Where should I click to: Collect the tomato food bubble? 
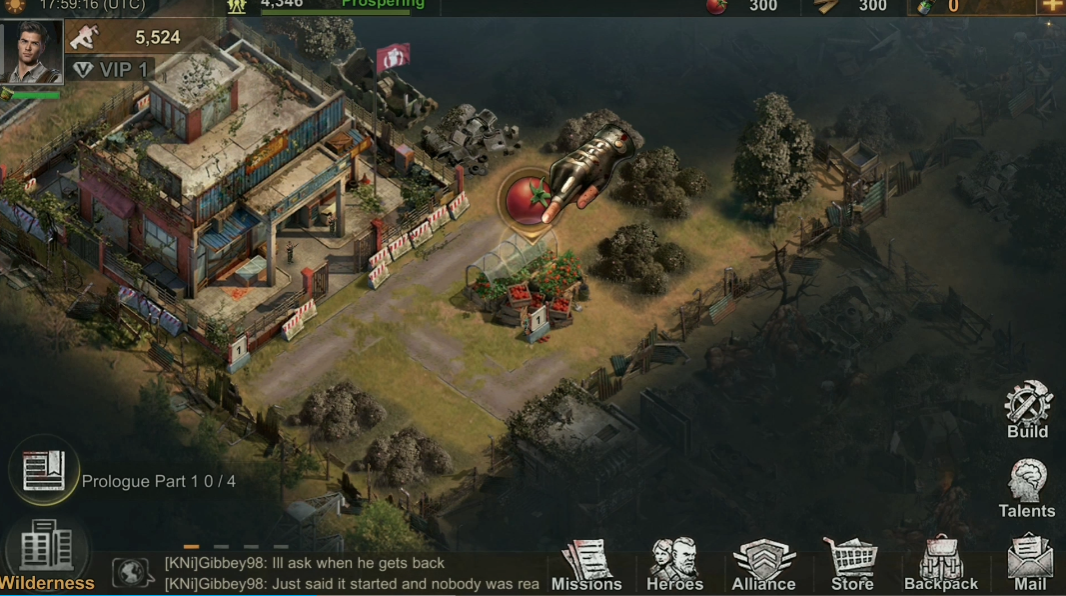[x=526, y=200]
